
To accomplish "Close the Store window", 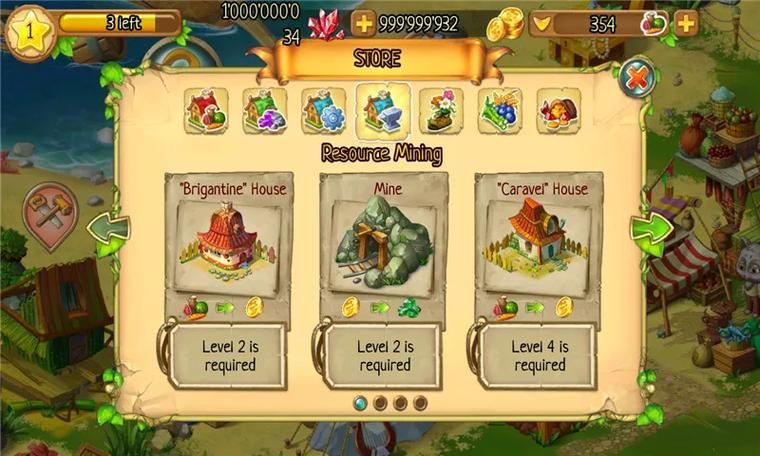I will (637, 77).
